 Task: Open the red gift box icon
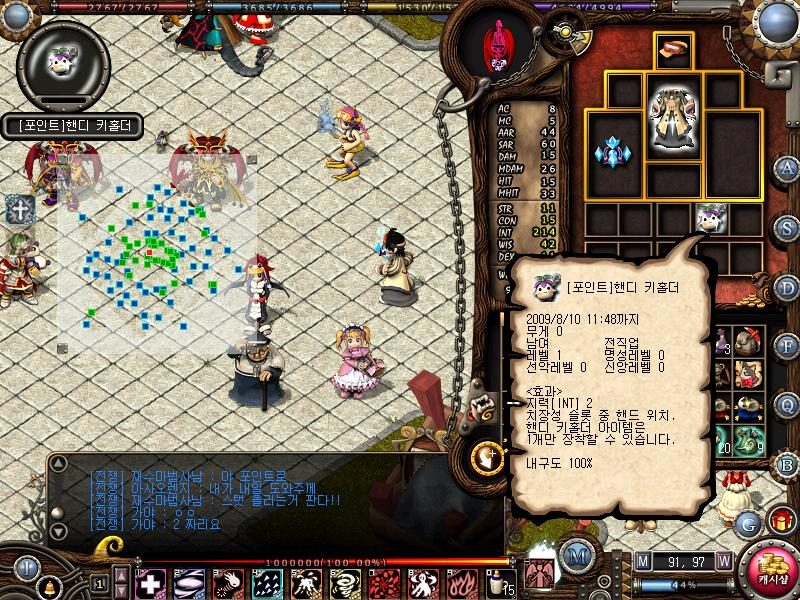coord(781,520)
